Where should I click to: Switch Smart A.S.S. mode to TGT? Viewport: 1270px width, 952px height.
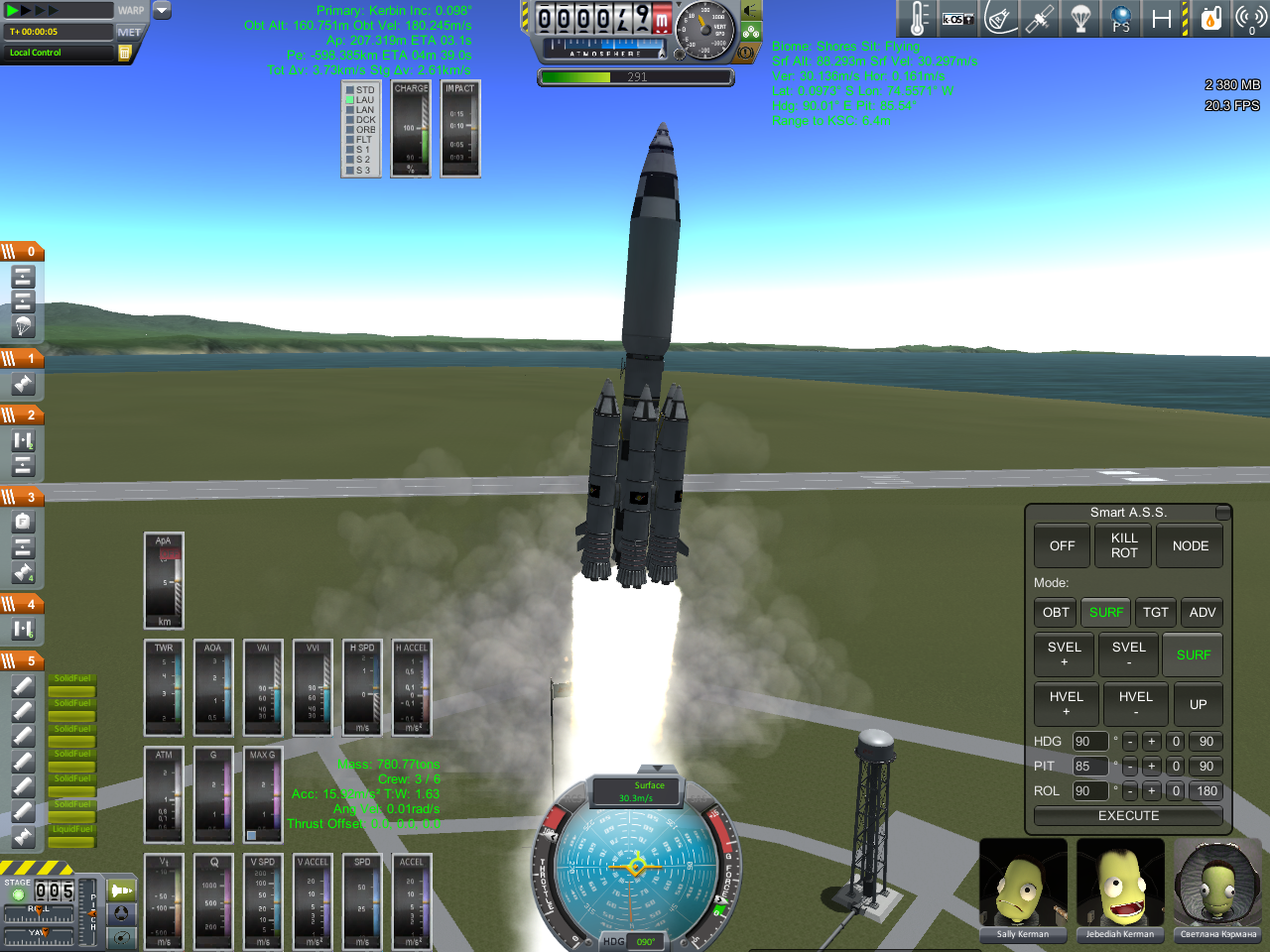1155,613
